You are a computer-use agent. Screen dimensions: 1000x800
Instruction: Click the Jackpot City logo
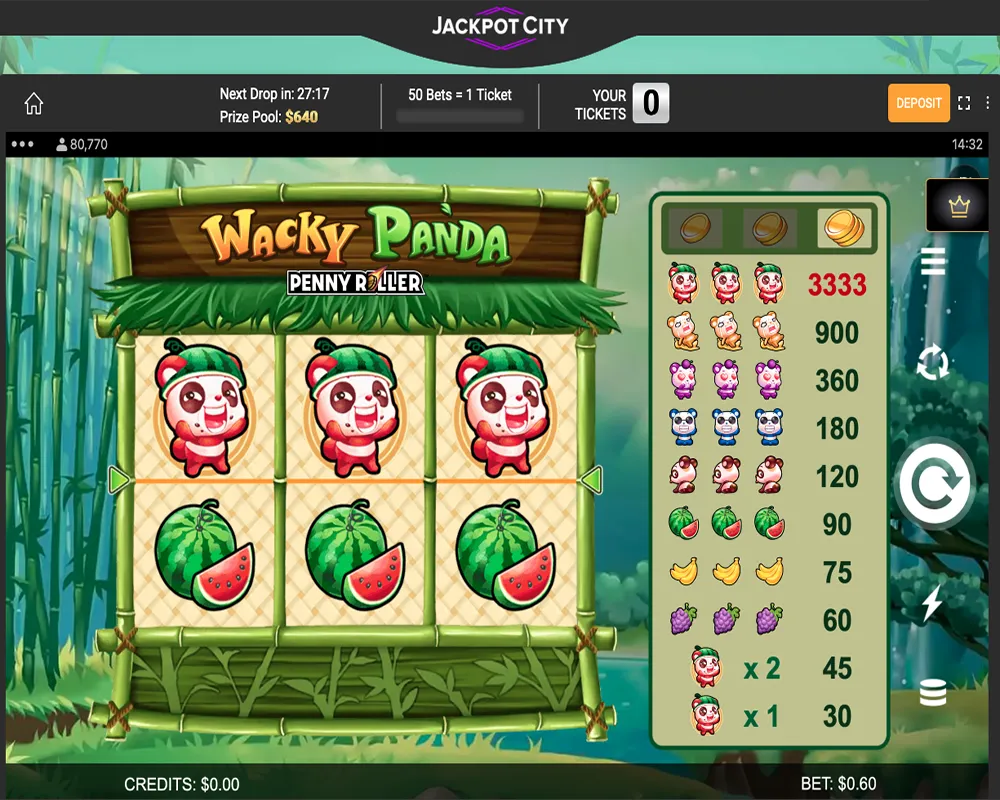[500, 28]
